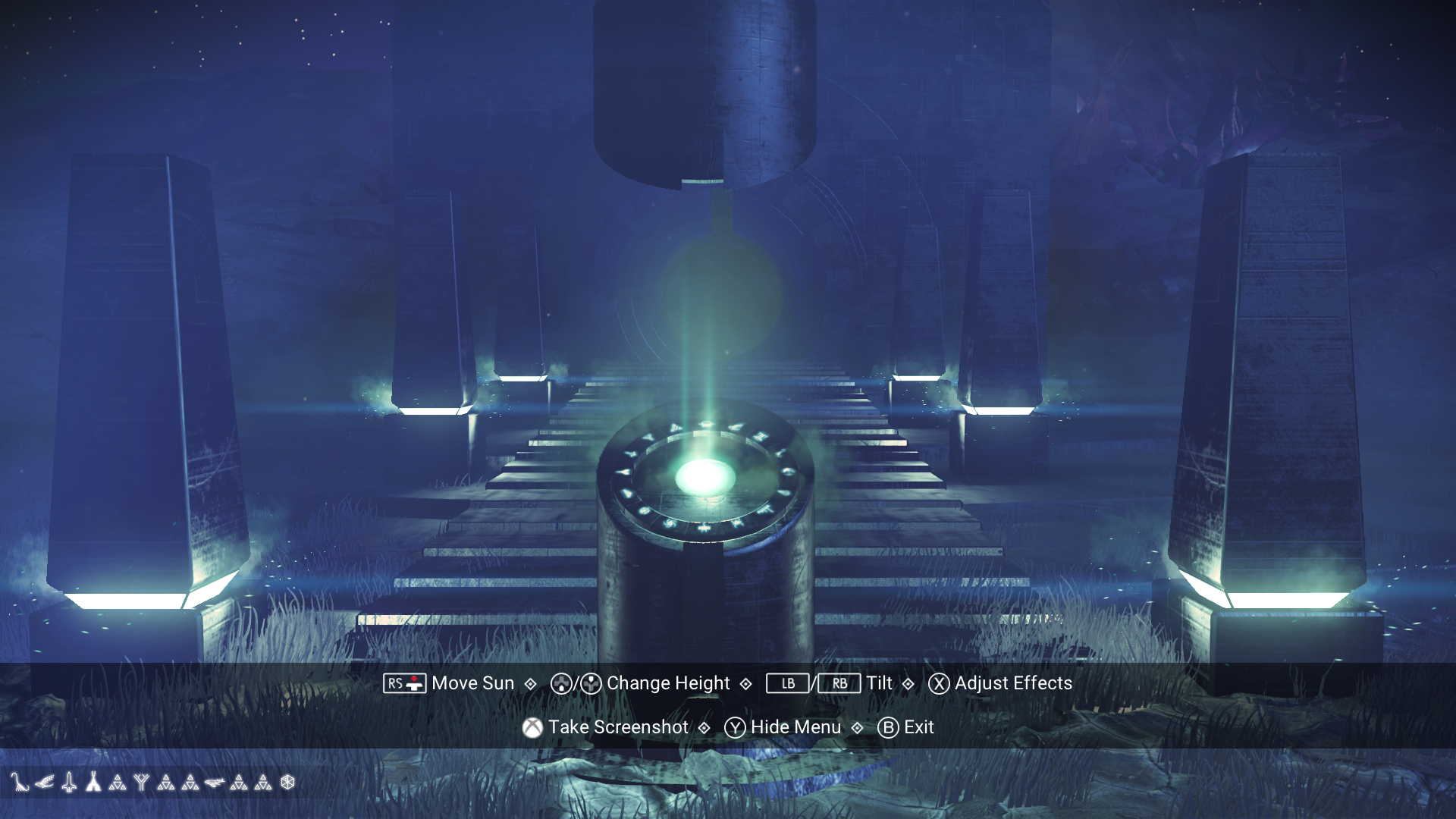The height and width of the screenshot is (819, 1456).
Task: Click the tent-shaped glyph icon
Action: click(94, 782)
